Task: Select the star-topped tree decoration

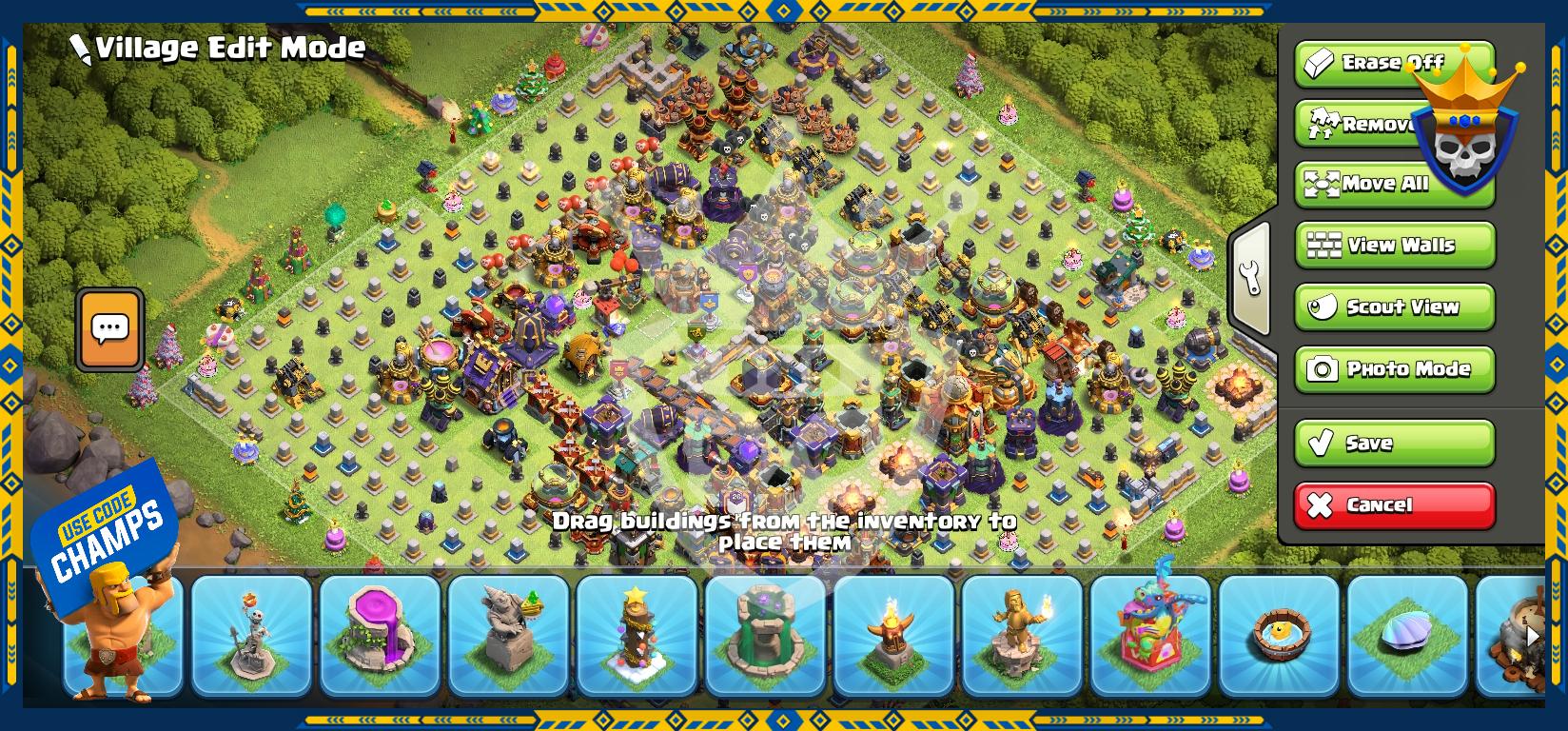Action: pyautogui.click(x=637, y=634)
